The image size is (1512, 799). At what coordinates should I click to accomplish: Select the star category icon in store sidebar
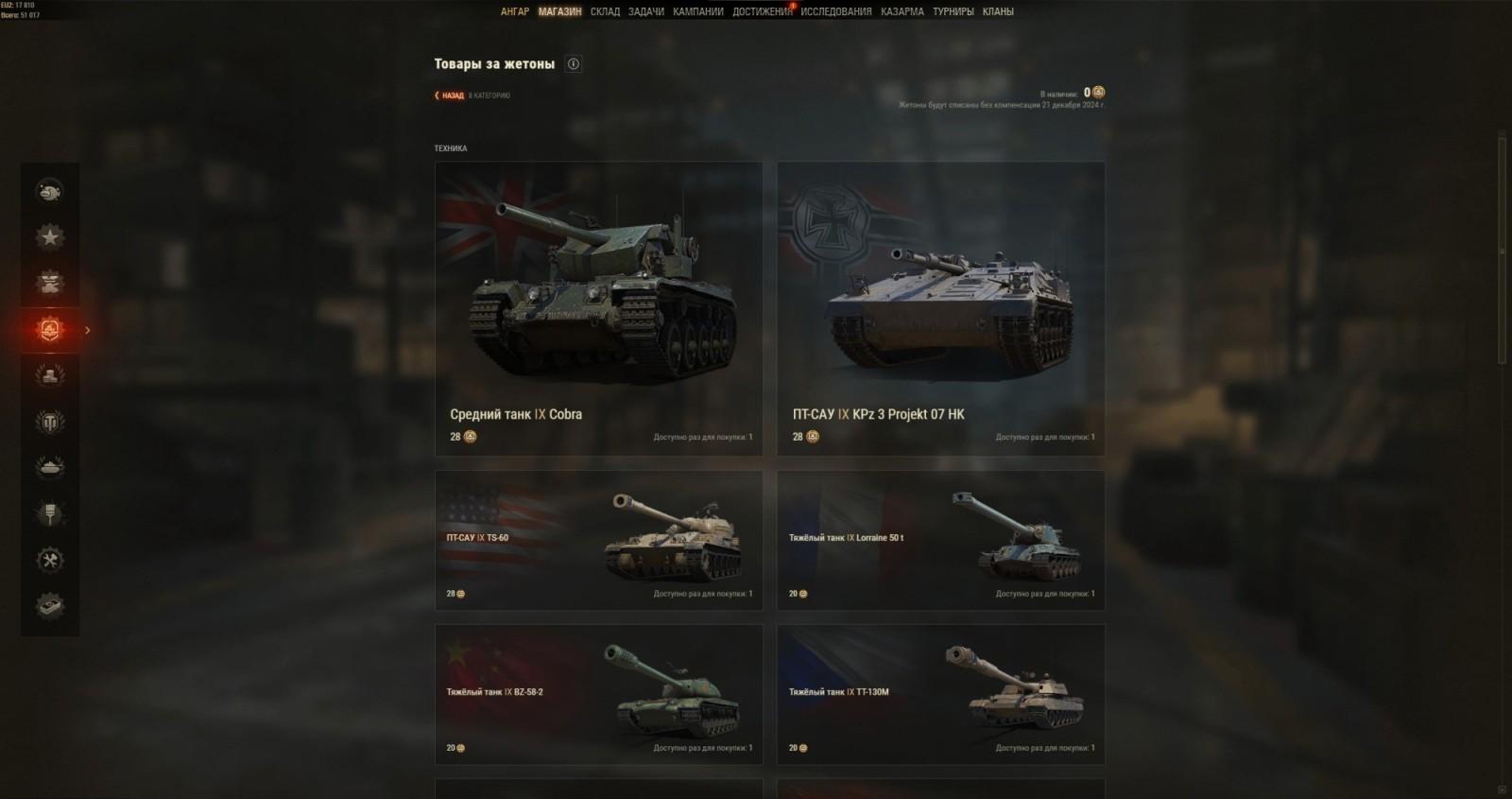51,234
